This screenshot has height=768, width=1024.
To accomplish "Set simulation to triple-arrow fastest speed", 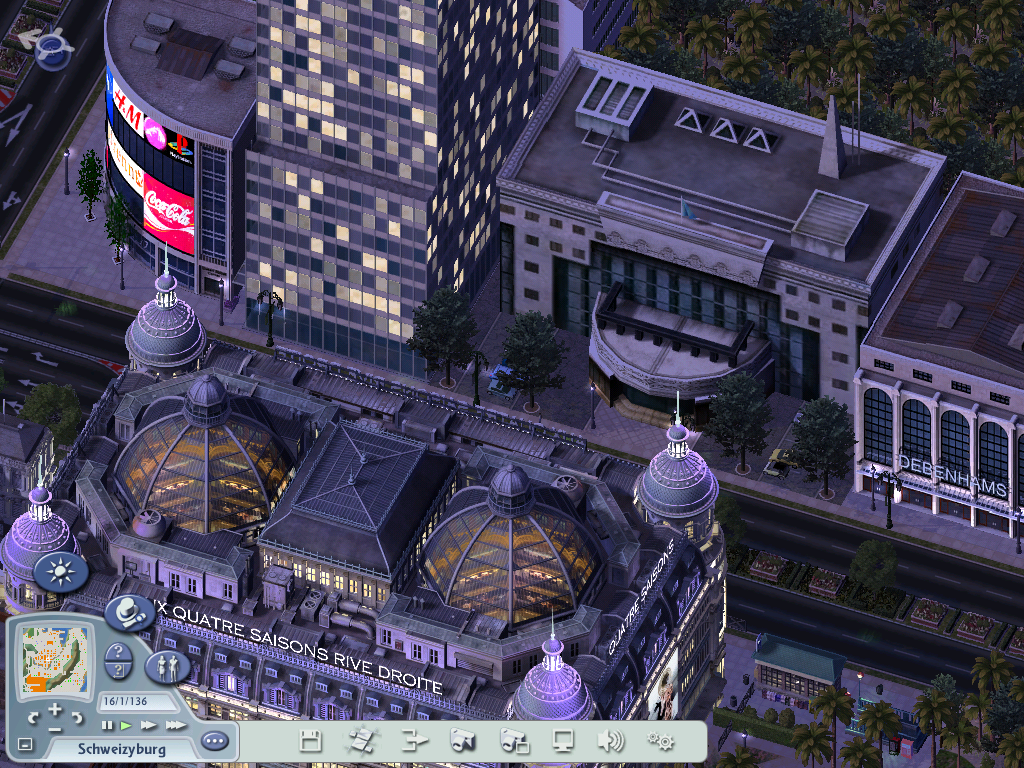I will point(174,725).
